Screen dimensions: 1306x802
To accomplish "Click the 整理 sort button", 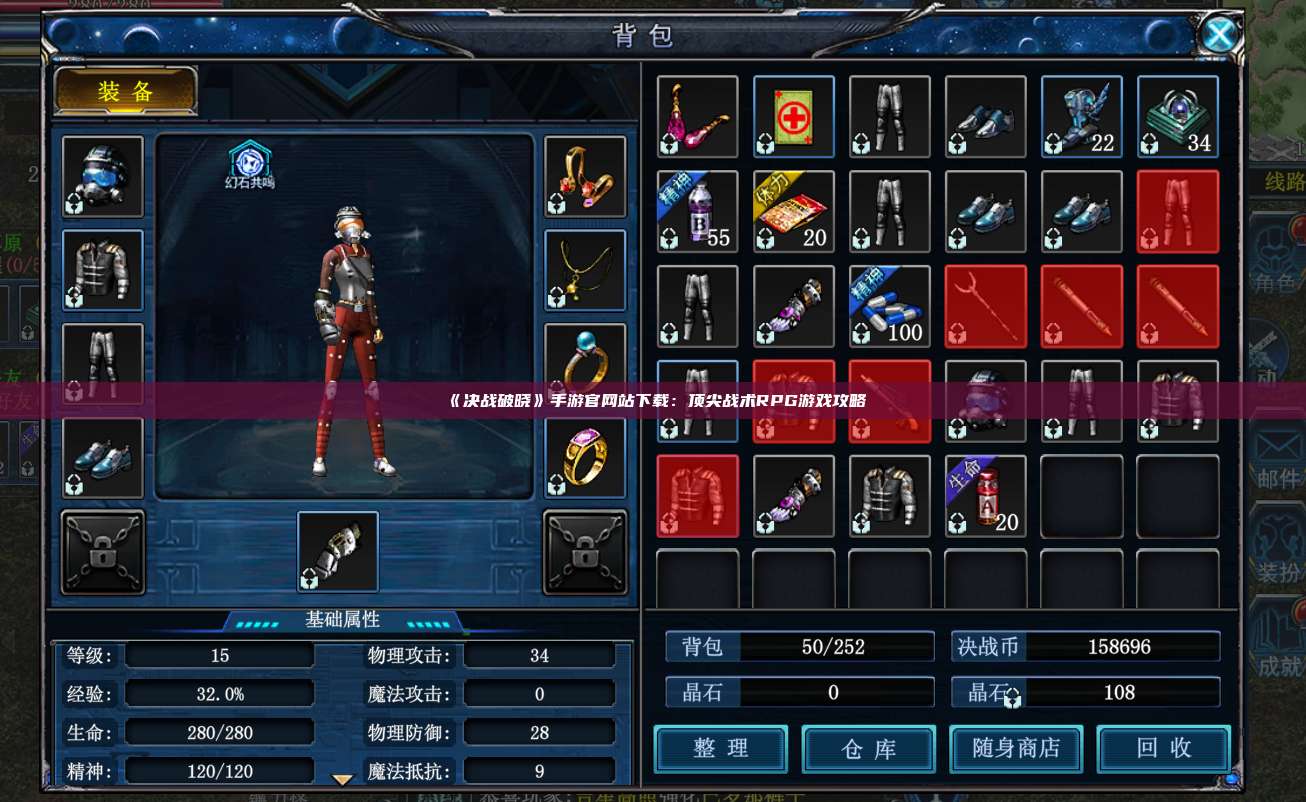I will coord(720,748).
